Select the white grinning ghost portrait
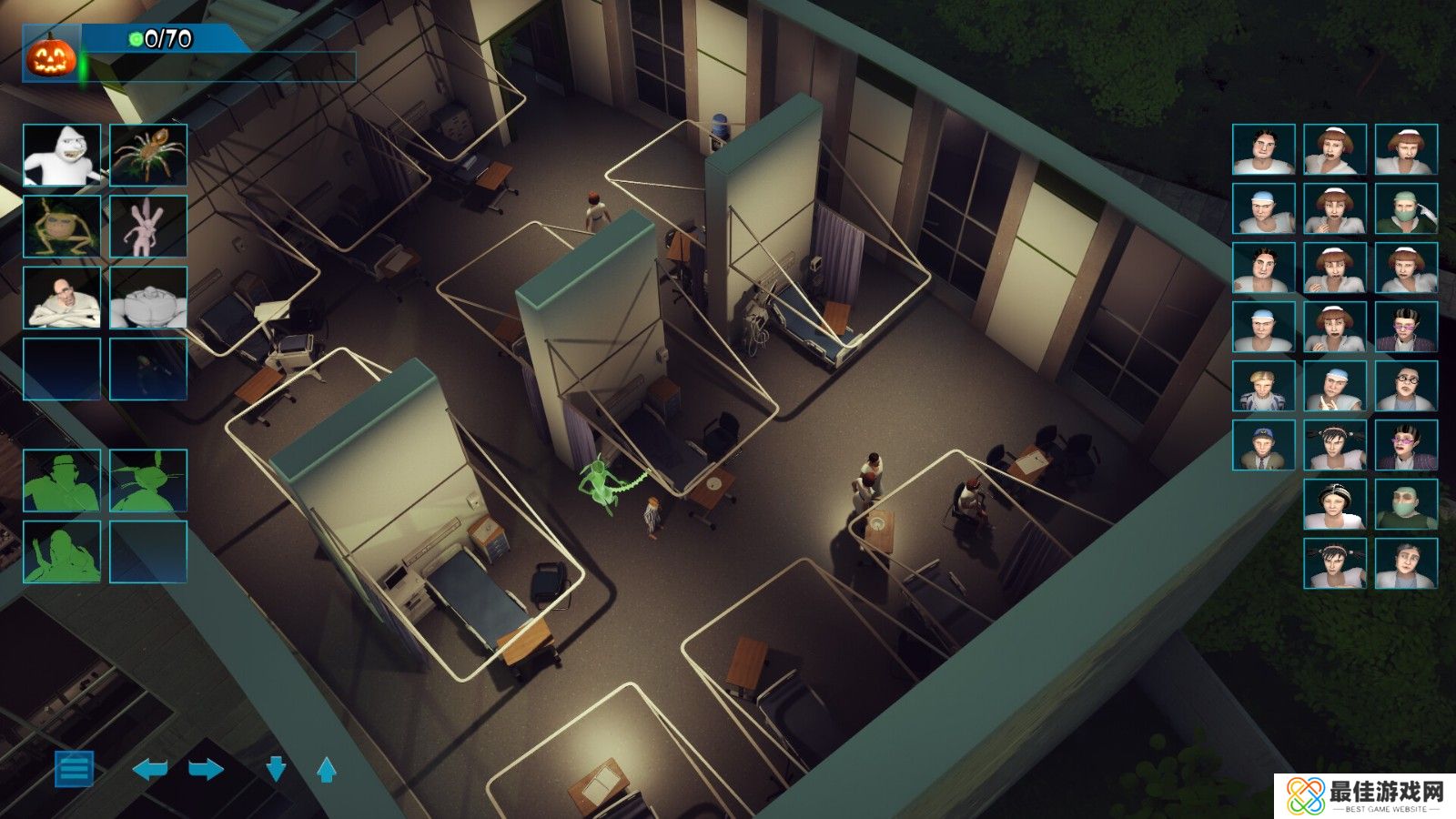The width and height of the screenshot is (1456, 819). [x=61, y=156]
